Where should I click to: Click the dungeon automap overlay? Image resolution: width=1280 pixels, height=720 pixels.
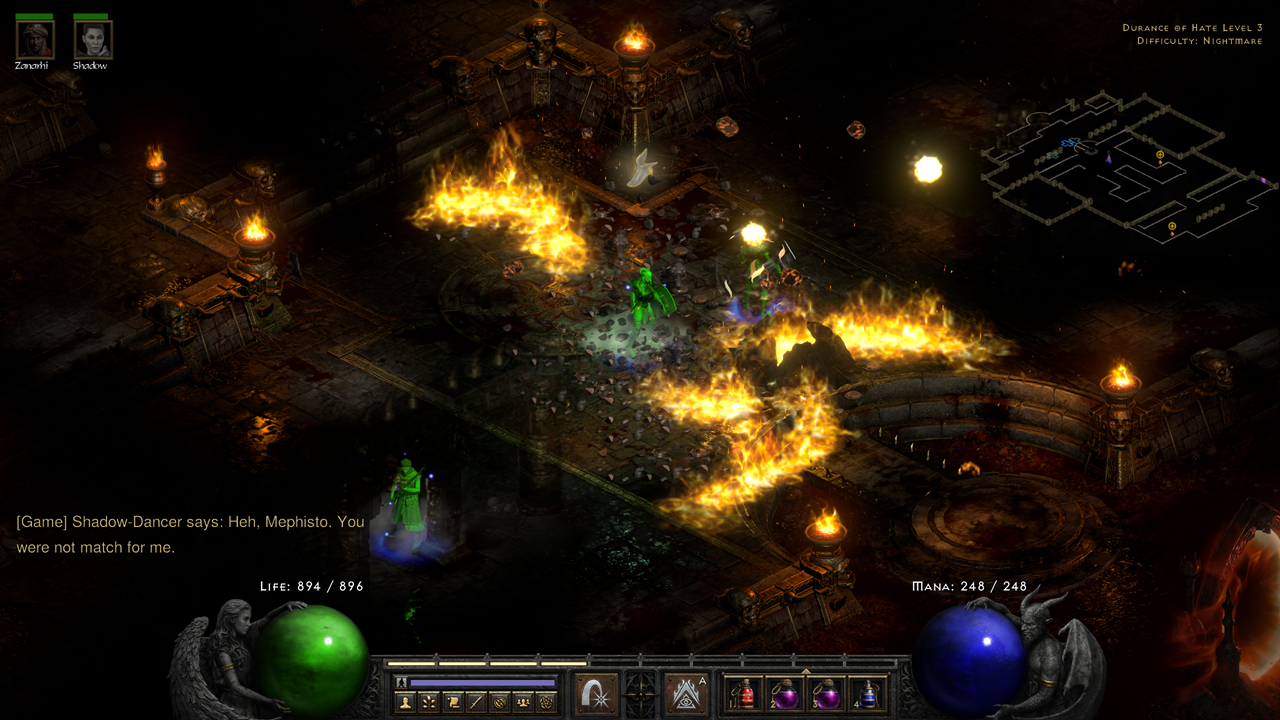(1120, 165)
